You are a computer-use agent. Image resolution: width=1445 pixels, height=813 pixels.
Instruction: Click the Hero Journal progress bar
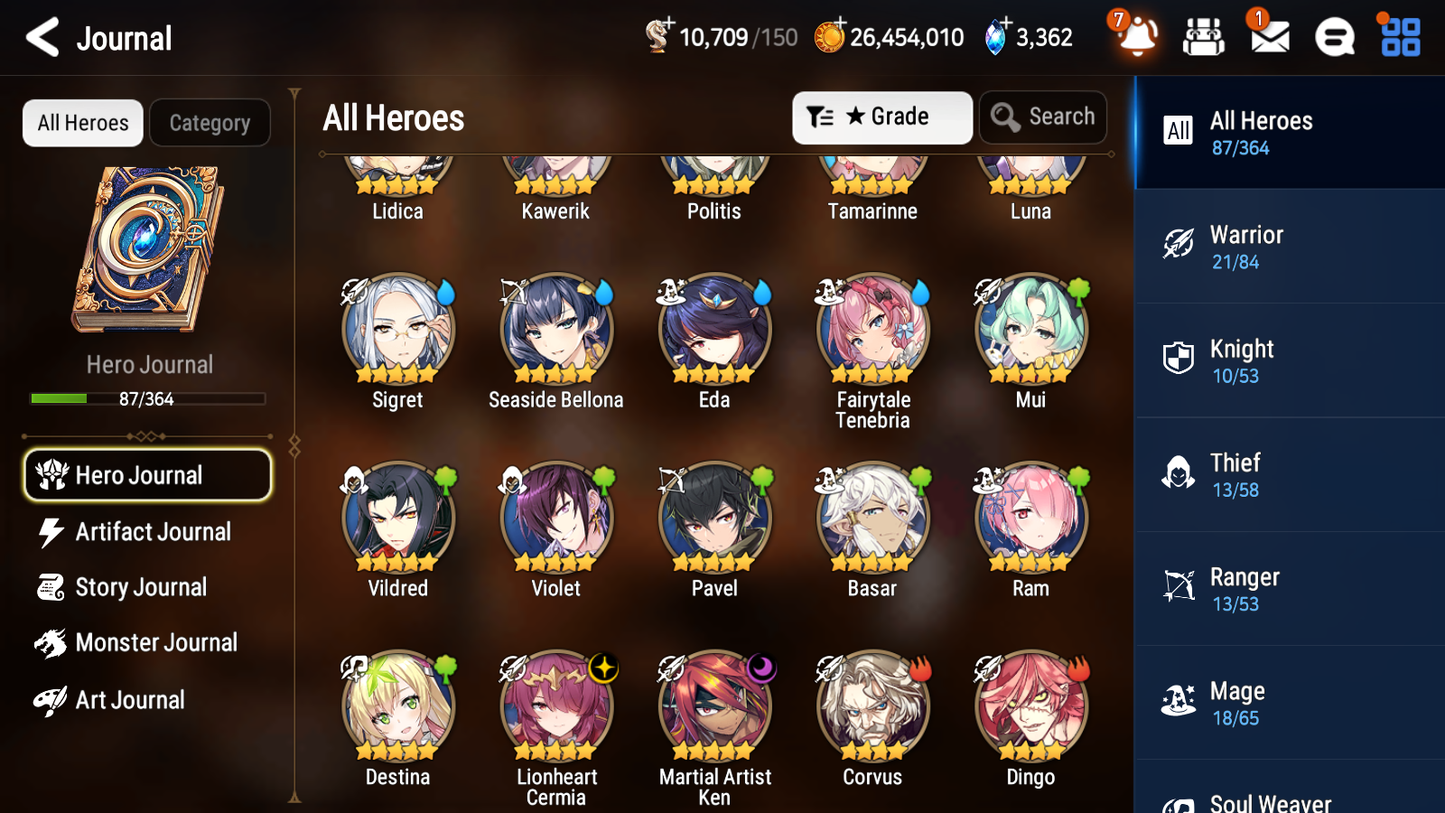click(150, 397)
